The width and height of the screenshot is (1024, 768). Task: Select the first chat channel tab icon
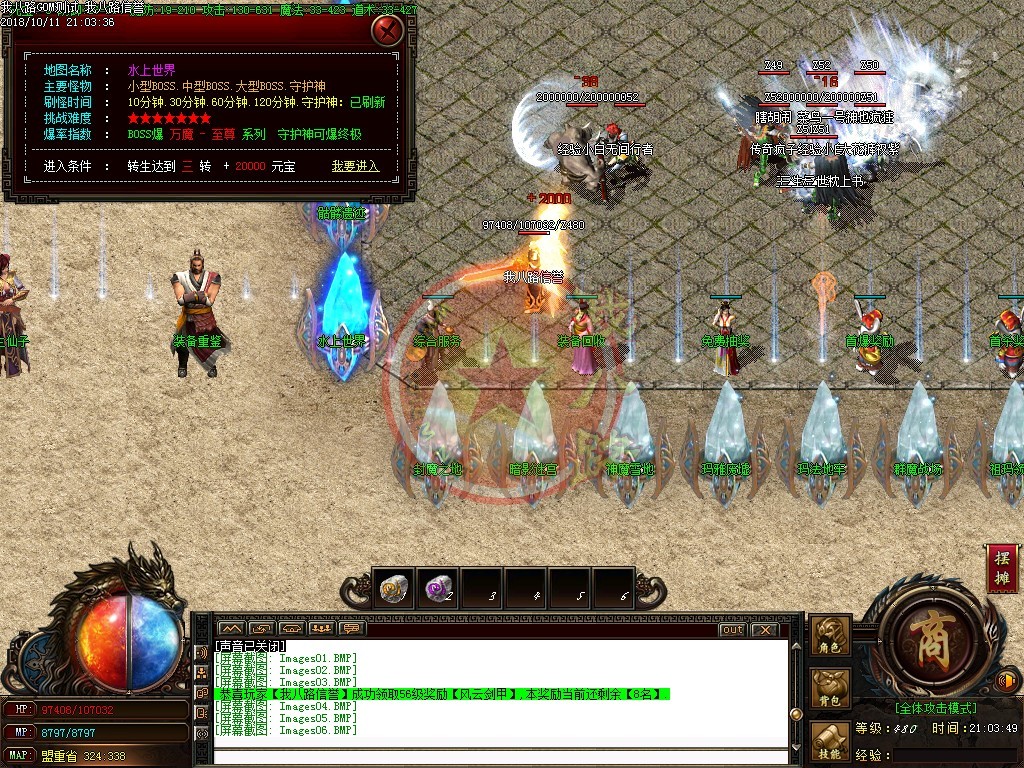(230, 629)
